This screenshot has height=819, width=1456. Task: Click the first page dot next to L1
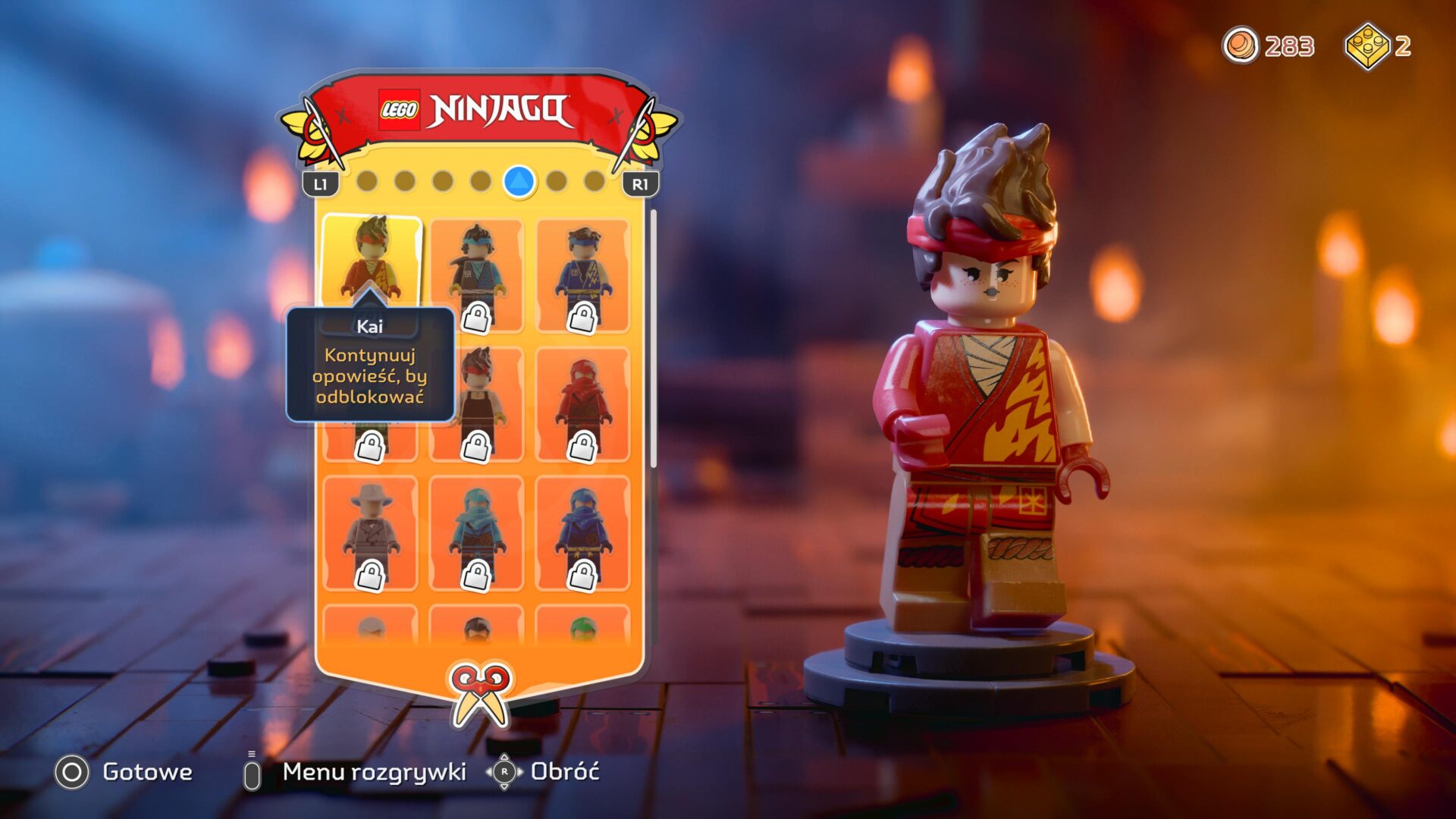click(369, 182)
